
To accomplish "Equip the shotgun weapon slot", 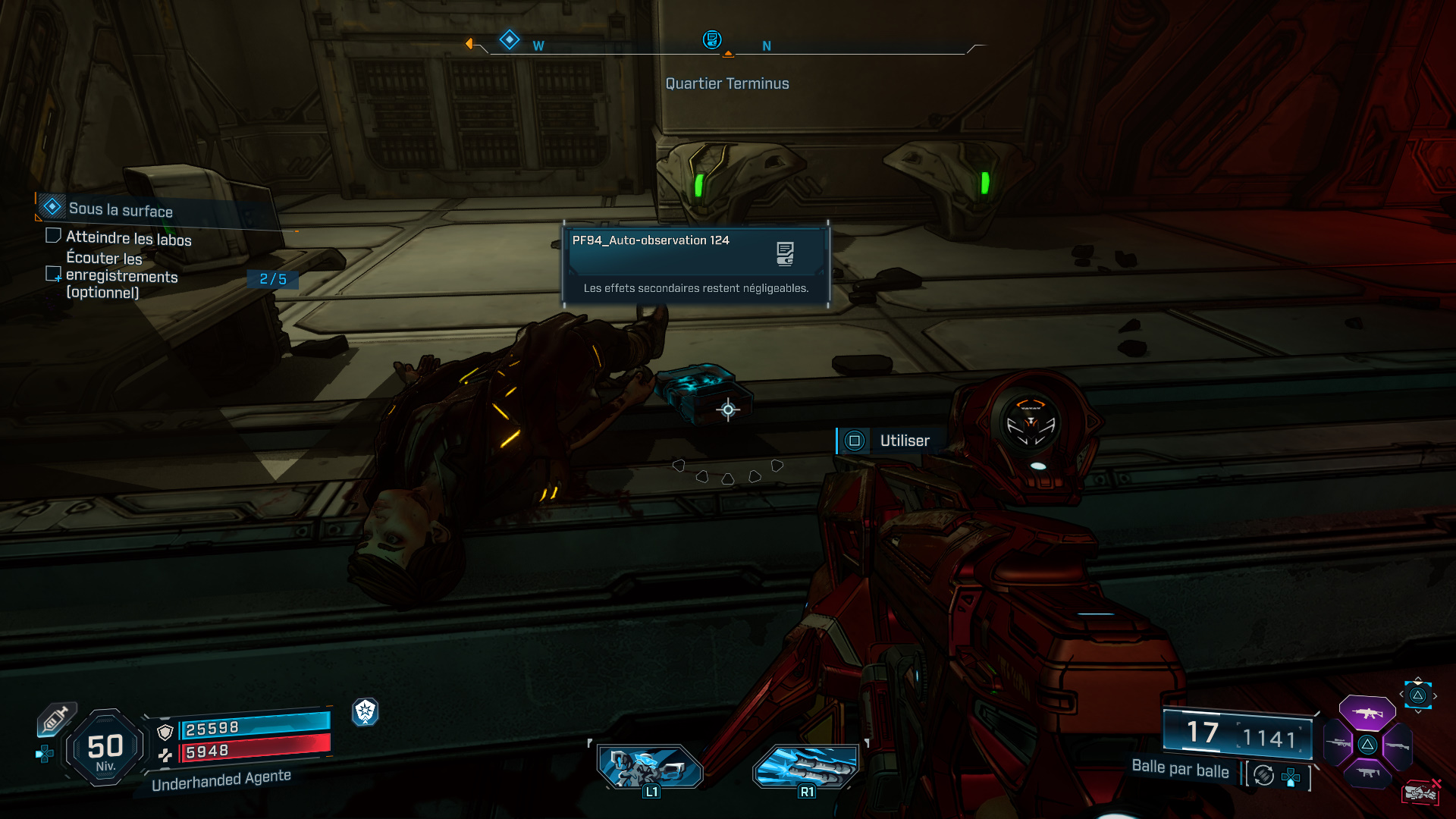I will pyautogui.click(x=1397, y=745).
